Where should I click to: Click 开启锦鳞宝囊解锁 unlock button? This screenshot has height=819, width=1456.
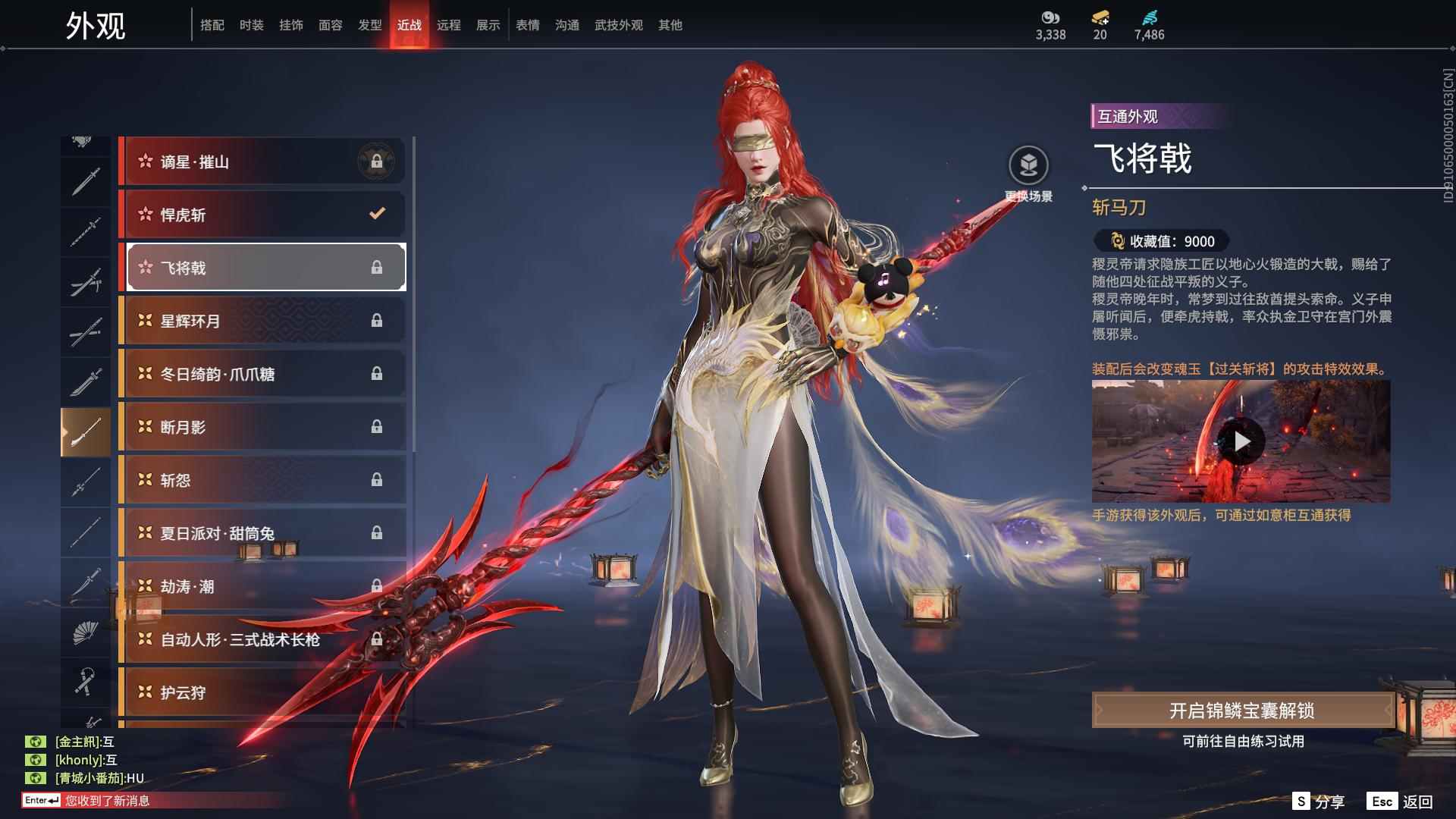(1241, 711)
